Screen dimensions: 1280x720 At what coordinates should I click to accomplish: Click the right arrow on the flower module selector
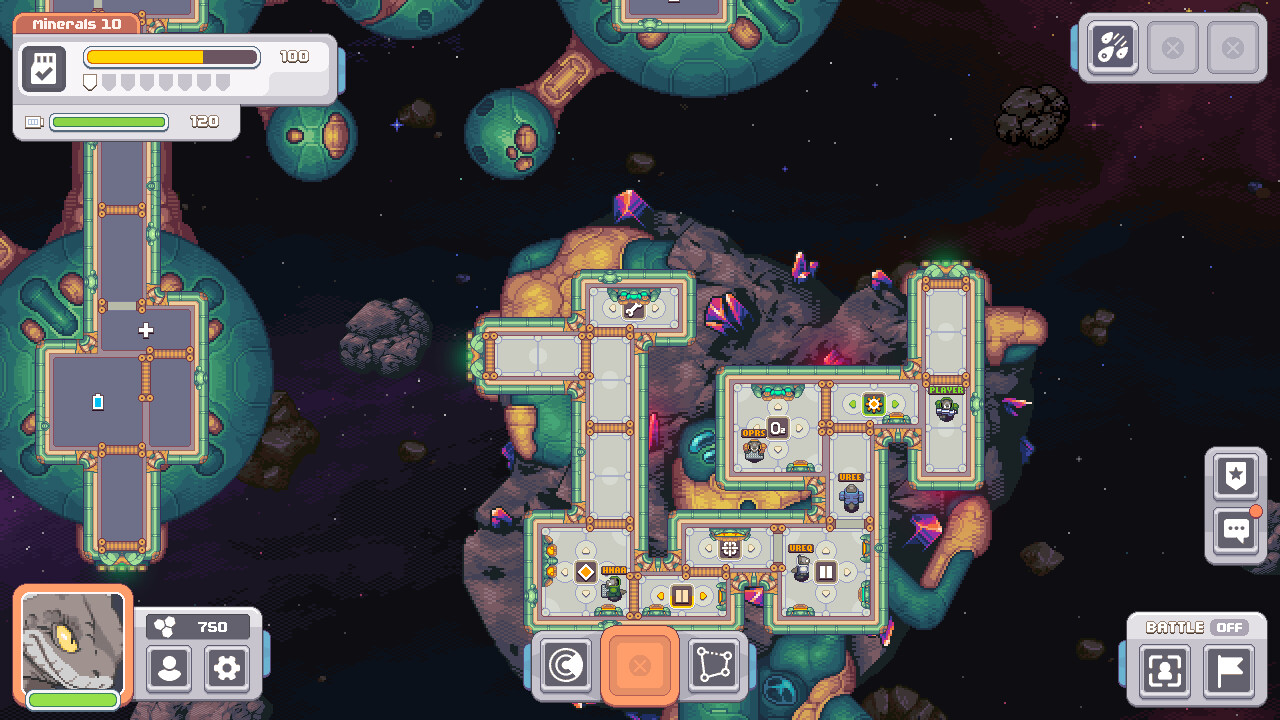pyautogui.click(x=895, y=404)
